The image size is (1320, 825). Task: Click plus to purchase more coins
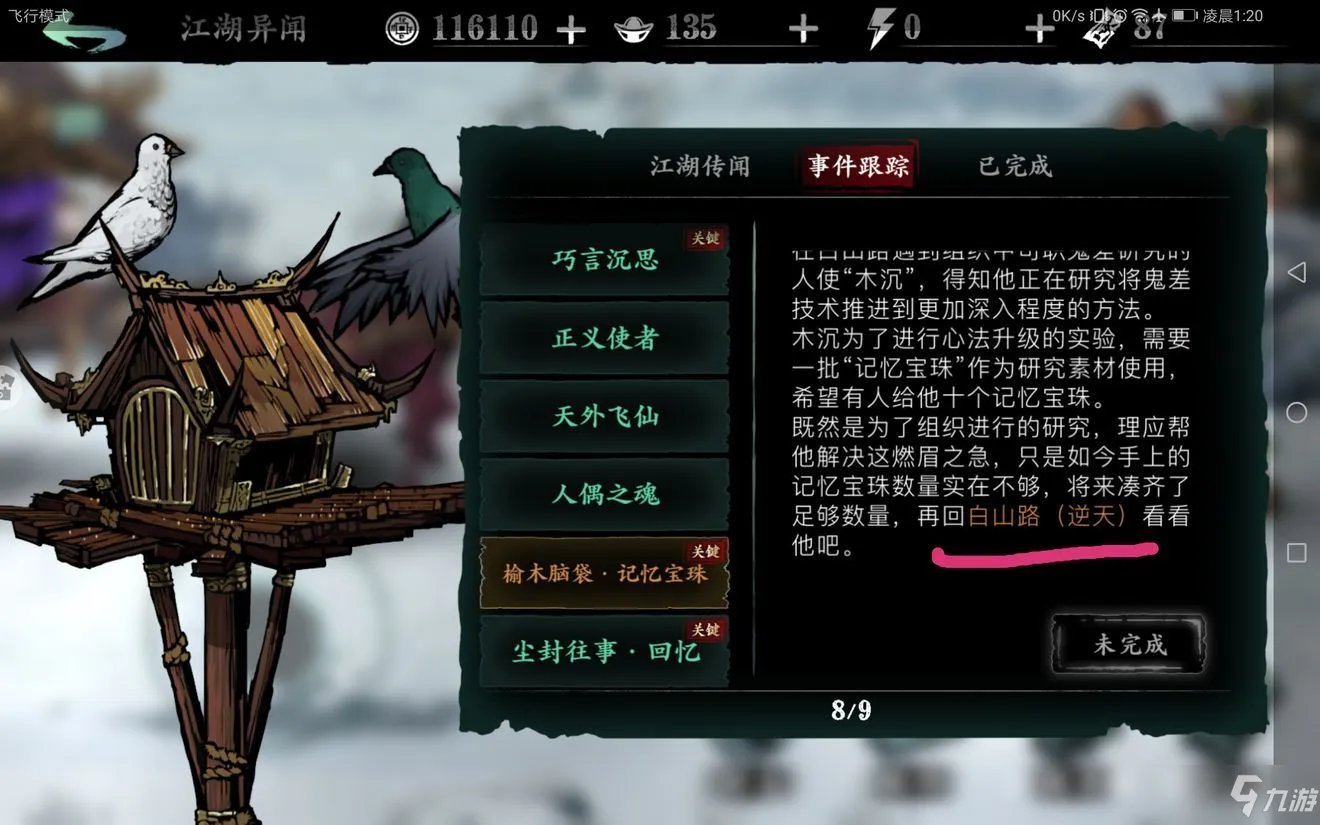point(571,28)
